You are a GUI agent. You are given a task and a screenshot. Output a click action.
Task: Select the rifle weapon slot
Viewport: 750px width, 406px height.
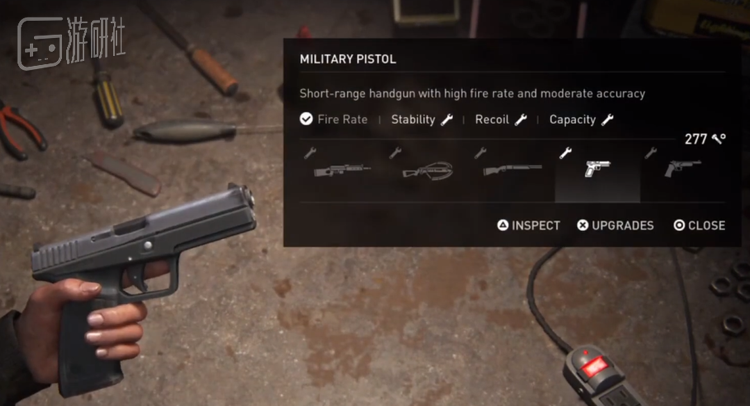[x=342, y=170]
